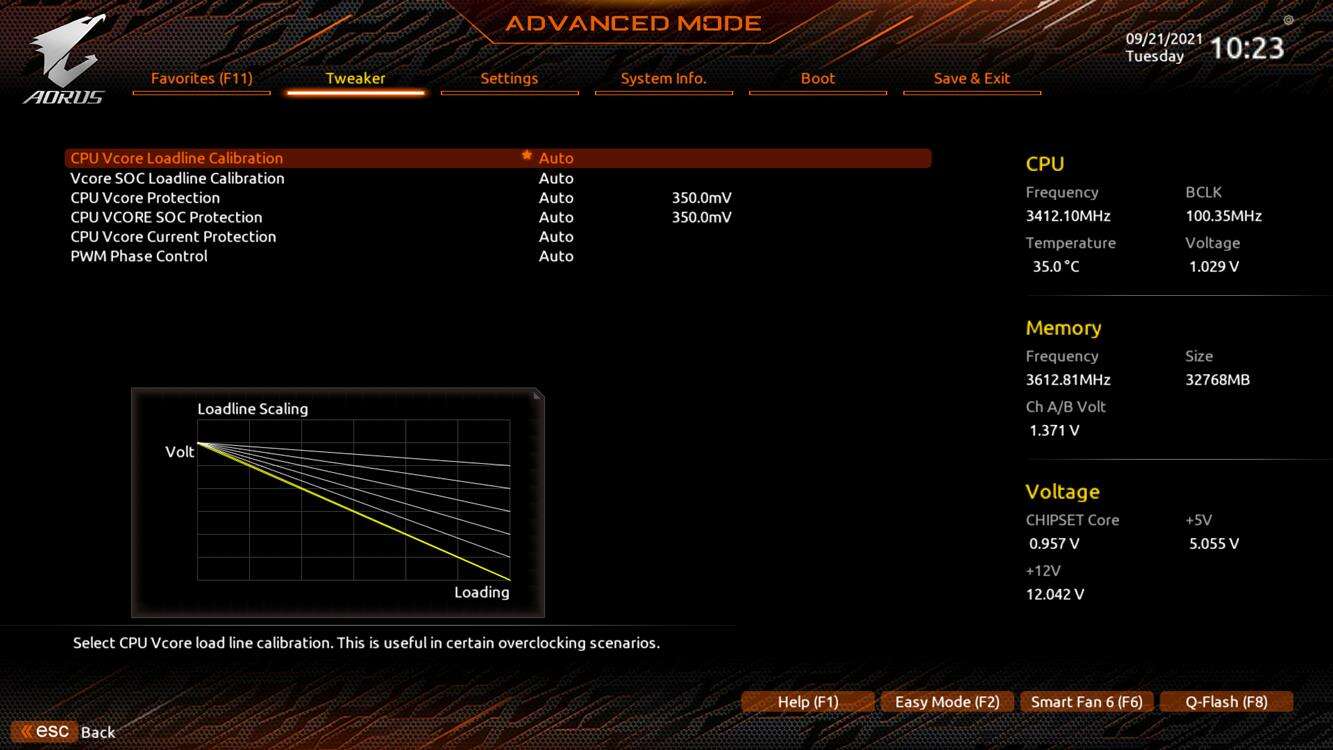Viewport: 1333px width, 750px height.
Task: Switch to Easy Mode (F2)
Action: pos(947,702)
